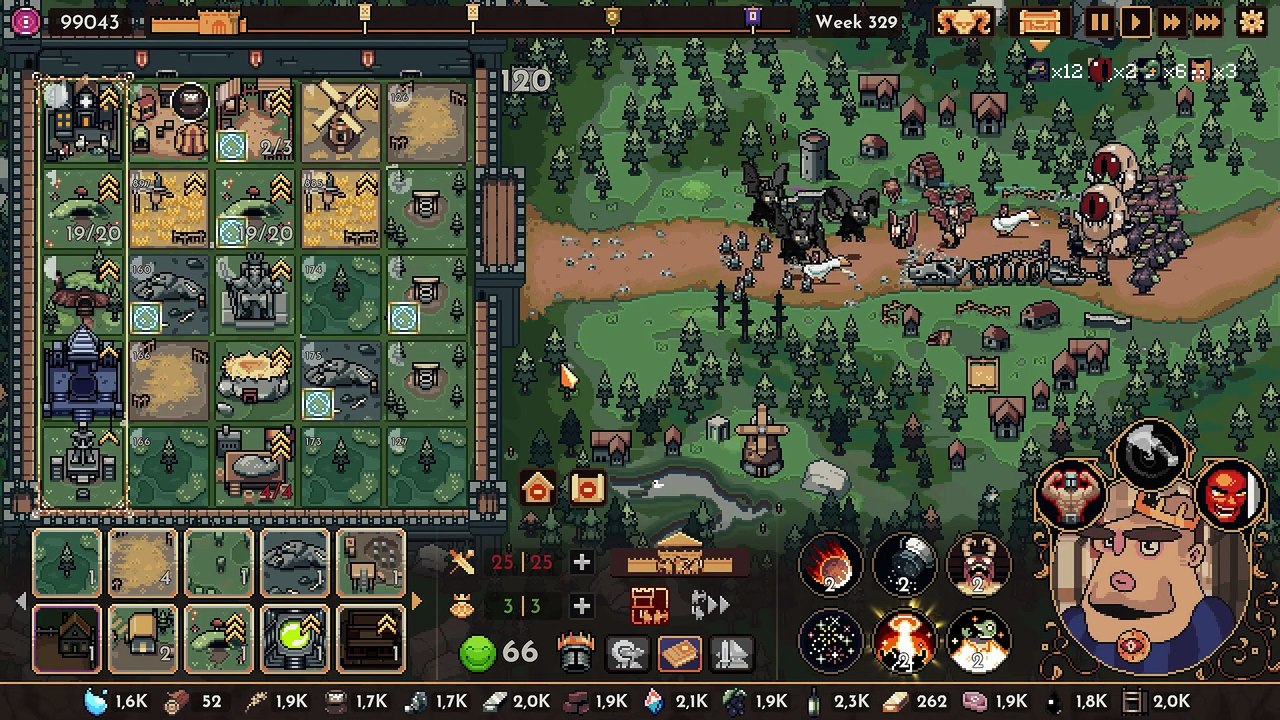
Task: Set game speed to normal play
Action: pos(1135,22)
